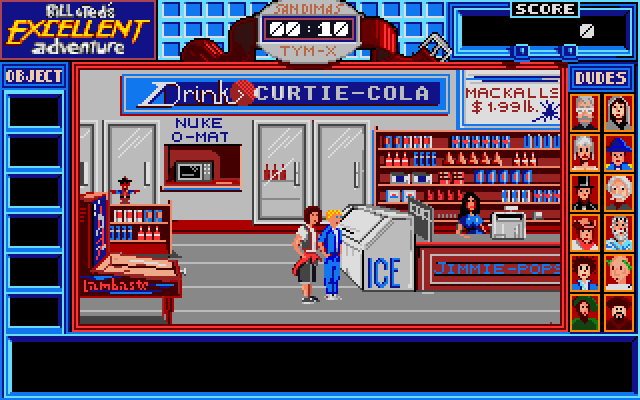Choose the bald dude wearing green laurel
Viewport: 640px width, 400px height.
tap(619, 272)
